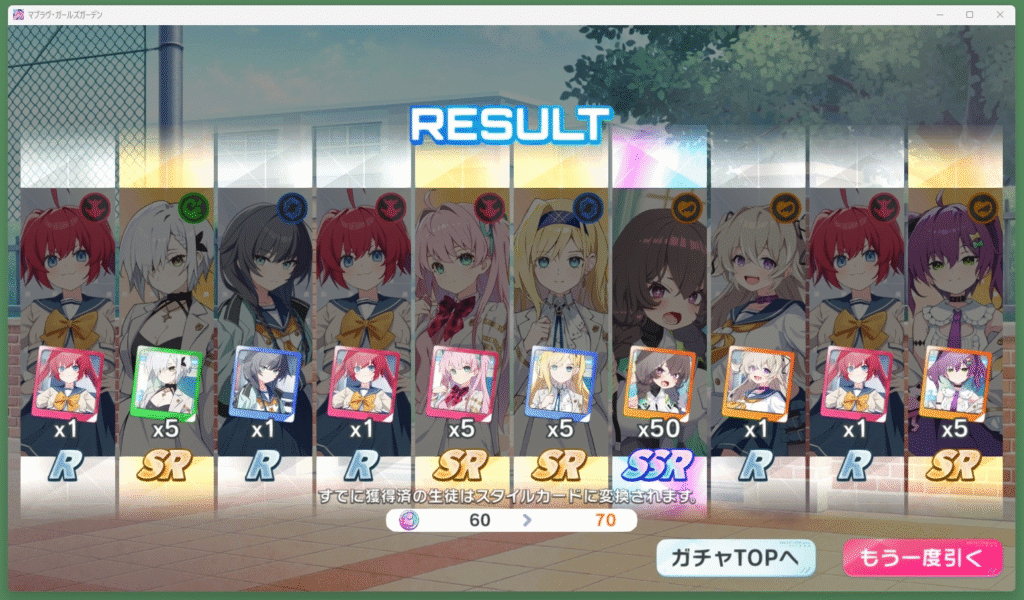Minimize the game window
Viewport: 1024px width, 600px height.
click(x=941, y=14)
